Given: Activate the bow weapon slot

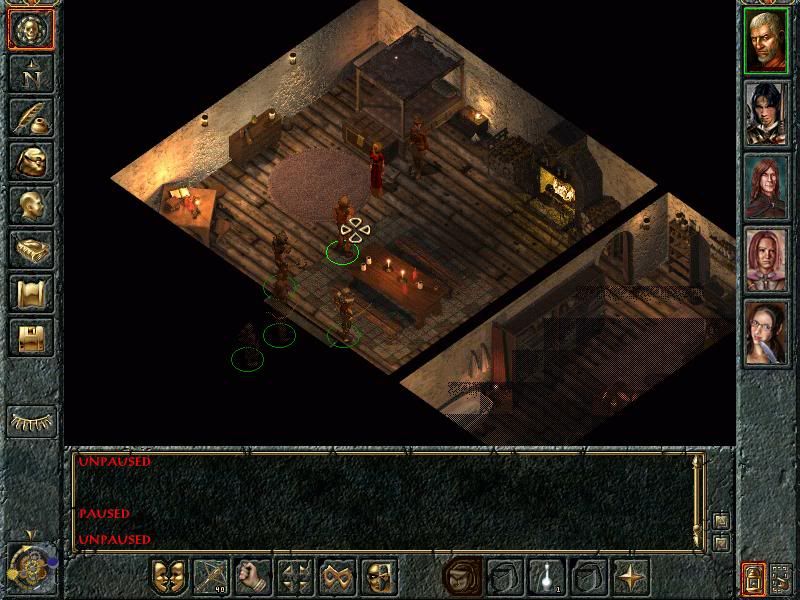Looking at the screenshot, I should [212, 577].
